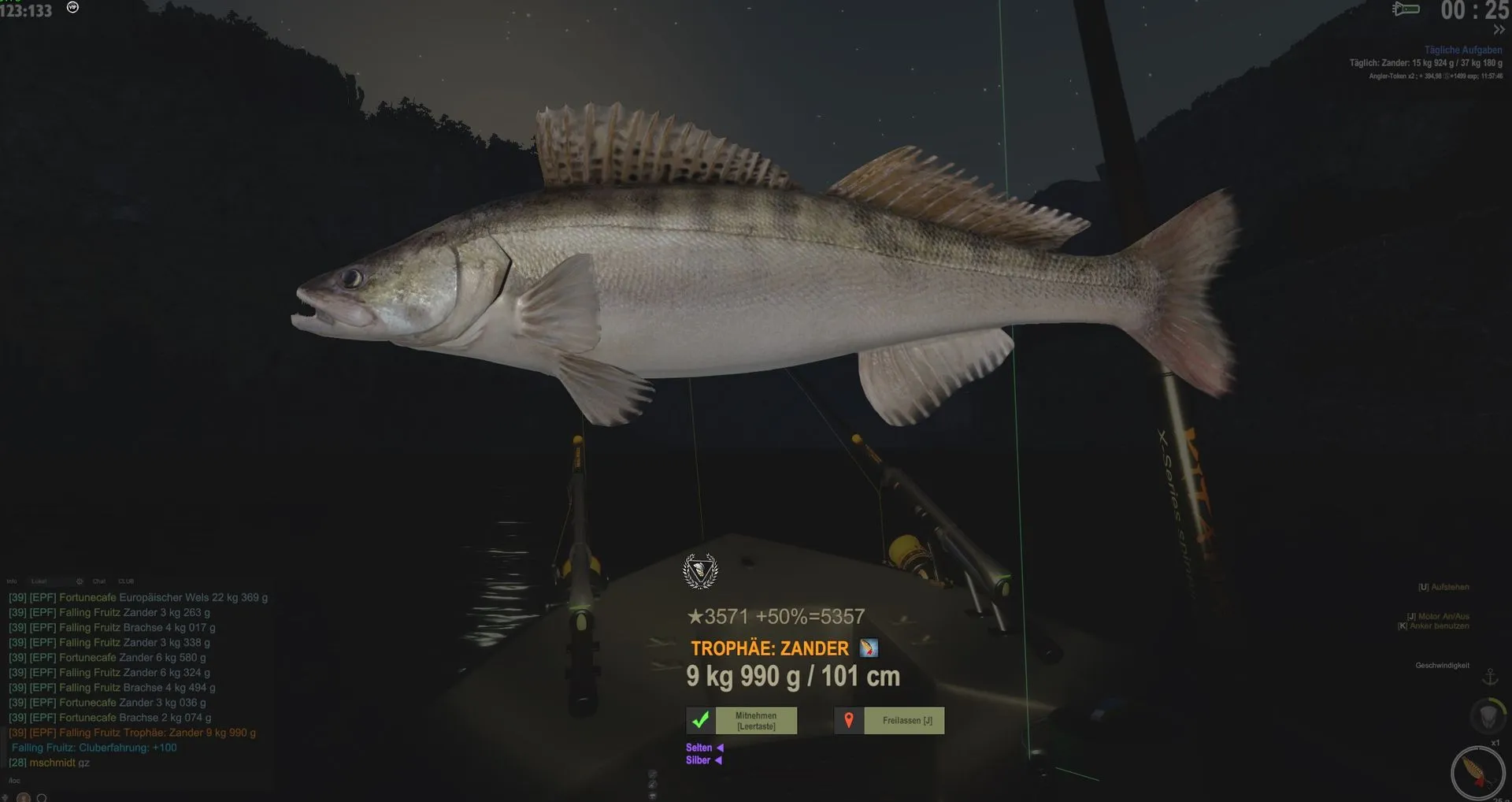Switch chat to the Lokal tab
Viewport: 1512px width, 802px height.
pos(39,581)
